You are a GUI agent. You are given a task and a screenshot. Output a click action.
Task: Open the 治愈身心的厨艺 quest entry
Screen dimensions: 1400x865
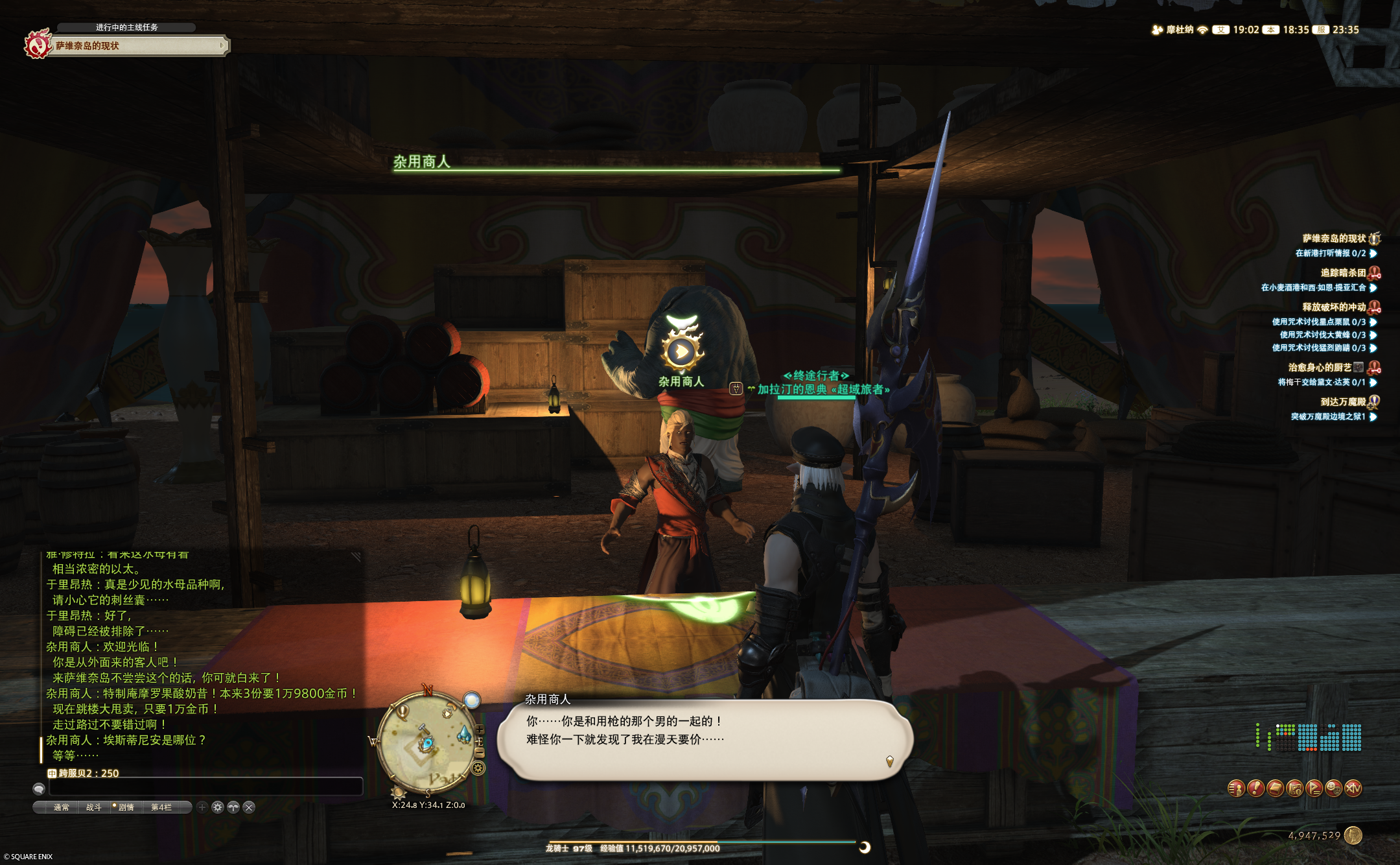[x=1320, y=368]
